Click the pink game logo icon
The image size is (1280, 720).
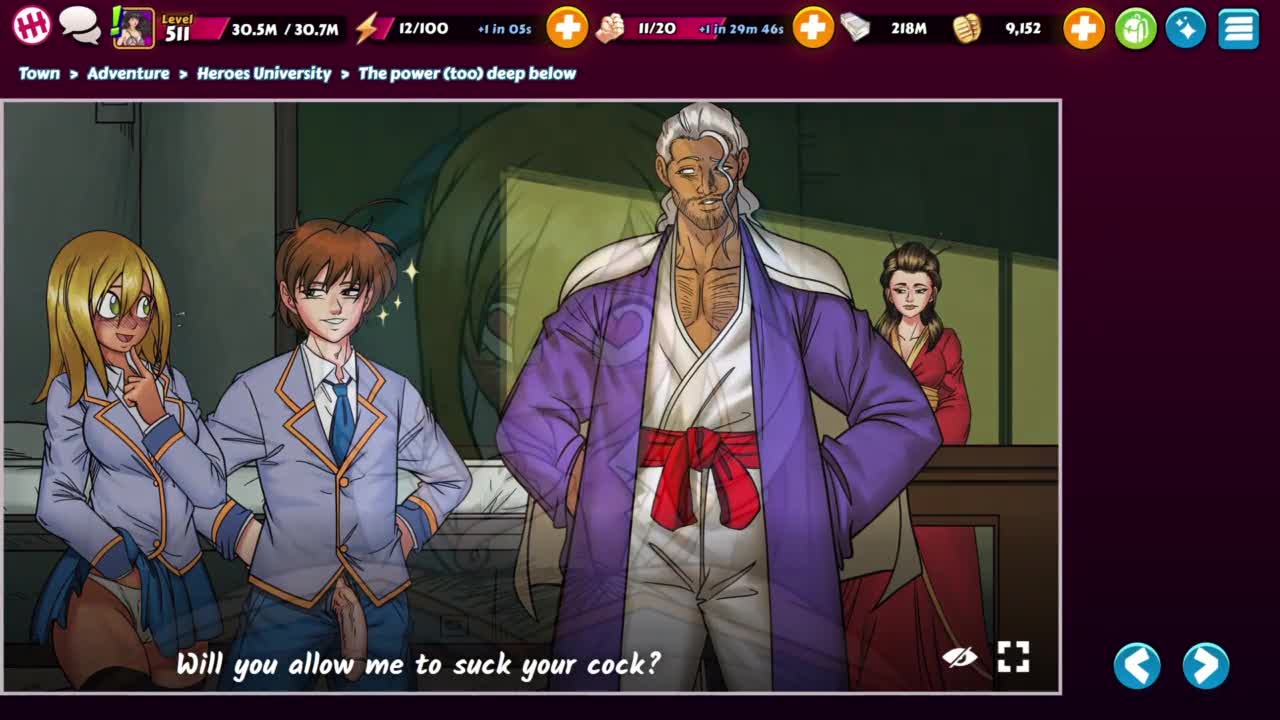[x=31, y=27]
